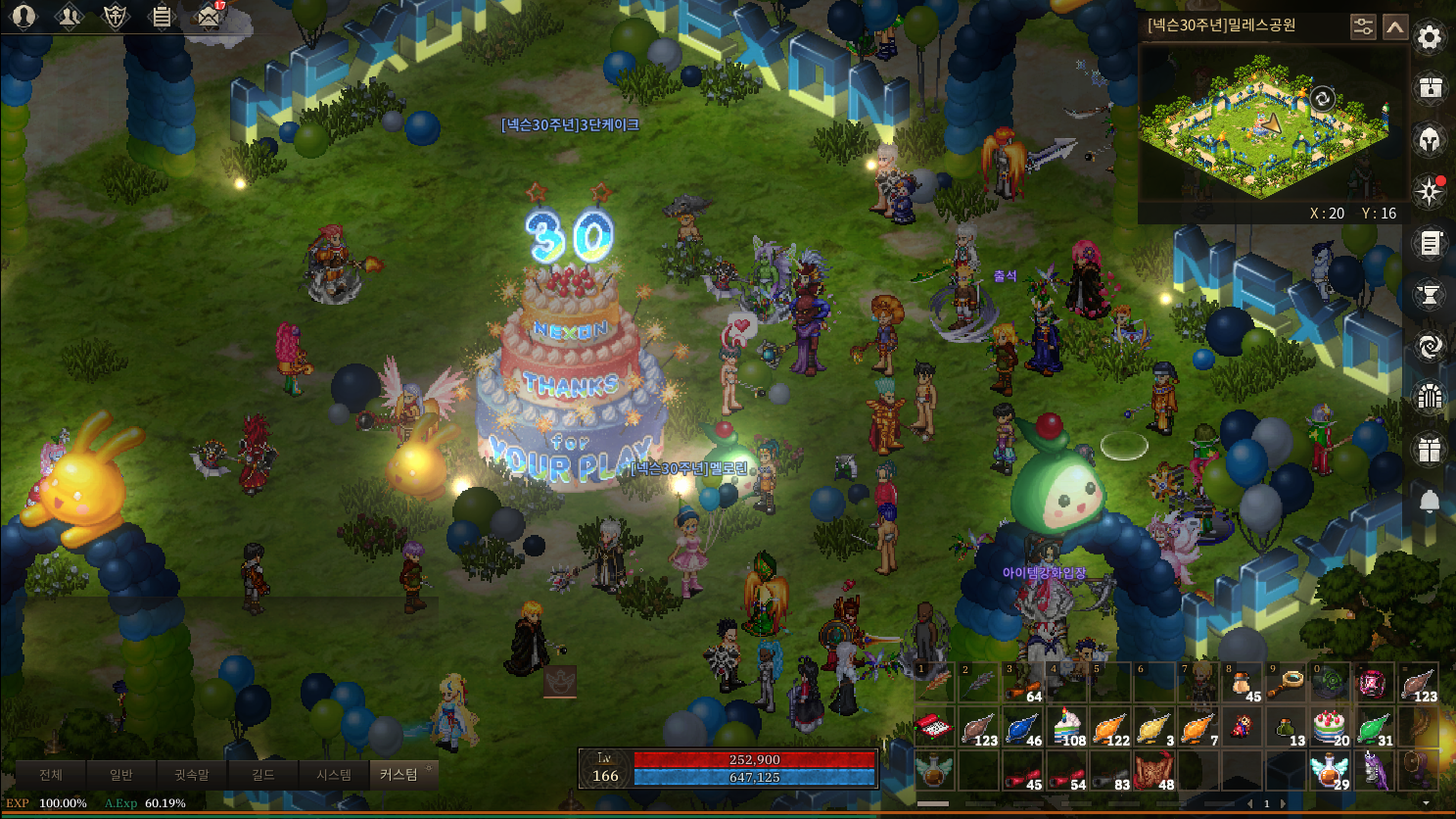Image resolution: width=1456 pixels, height=819 pixels.
Task: Open the gear settings menu
Action: coord(1430,38)
